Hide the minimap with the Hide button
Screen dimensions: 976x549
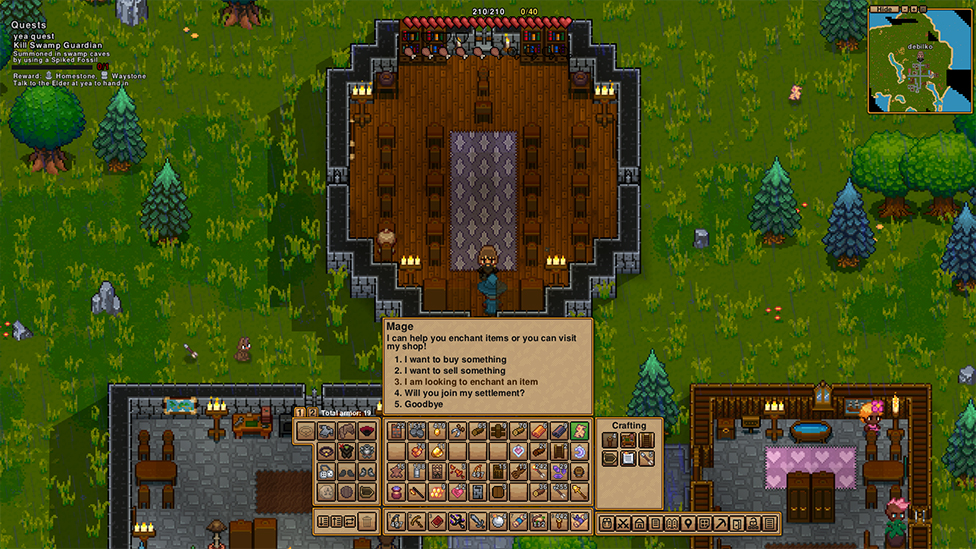[x=883, y=9]
